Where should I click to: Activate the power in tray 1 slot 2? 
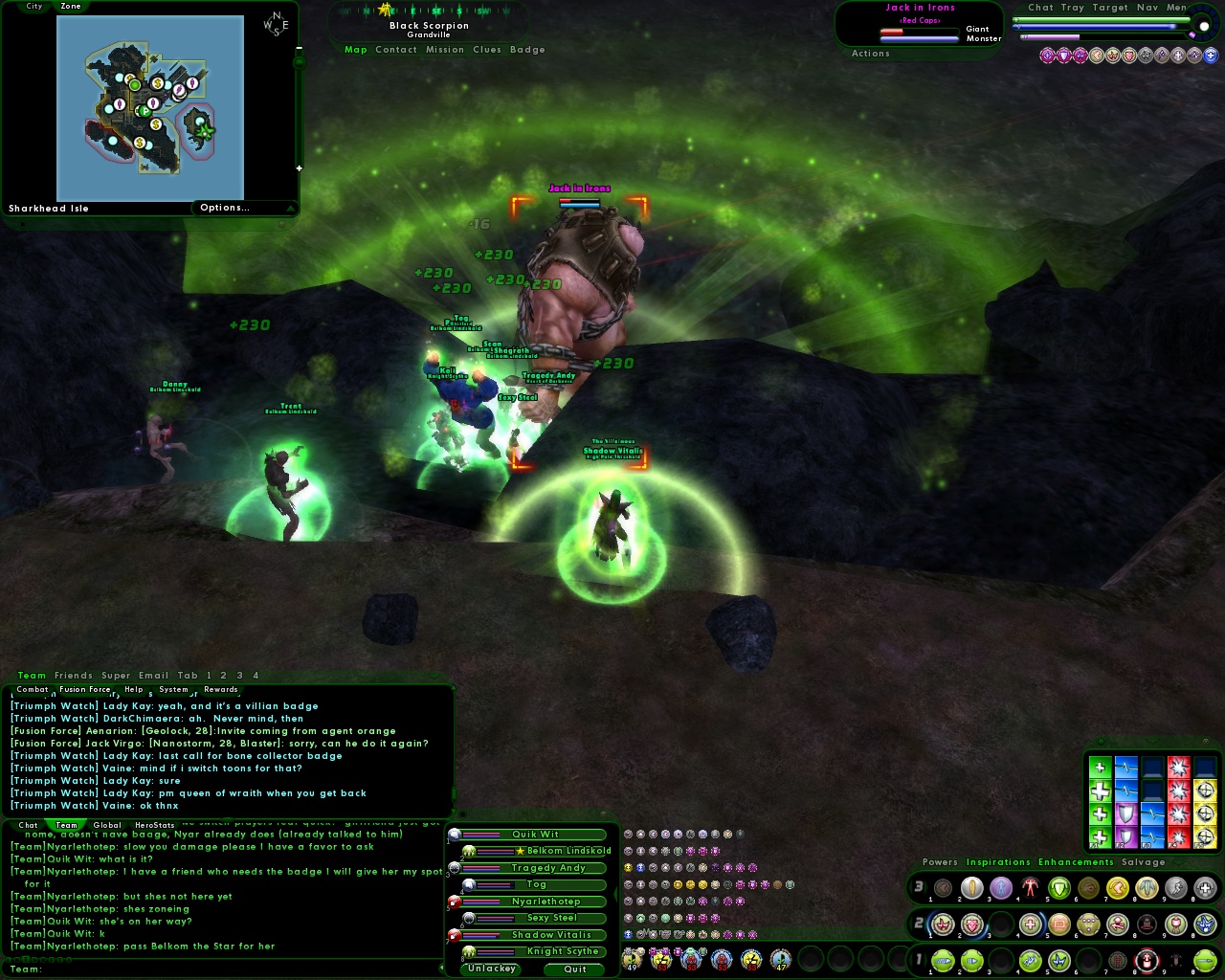click(x=973, y=960)
